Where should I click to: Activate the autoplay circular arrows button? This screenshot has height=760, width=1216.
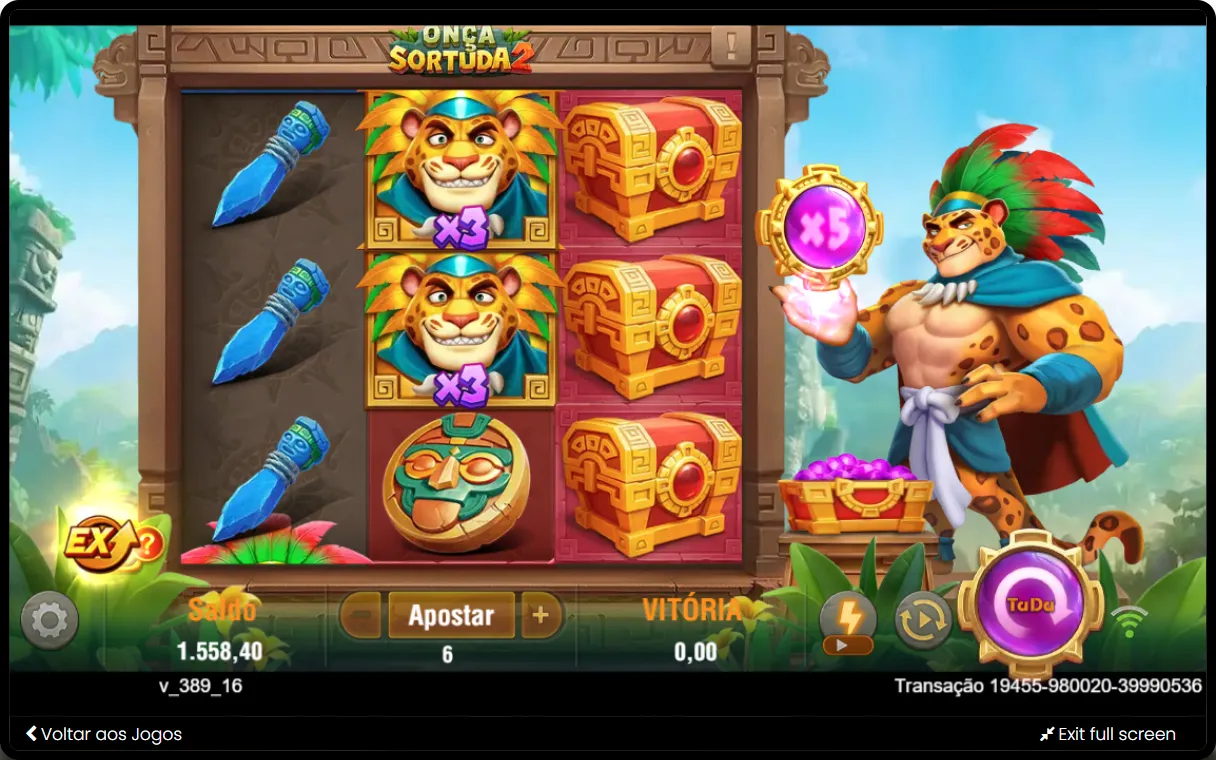[922, 620]
